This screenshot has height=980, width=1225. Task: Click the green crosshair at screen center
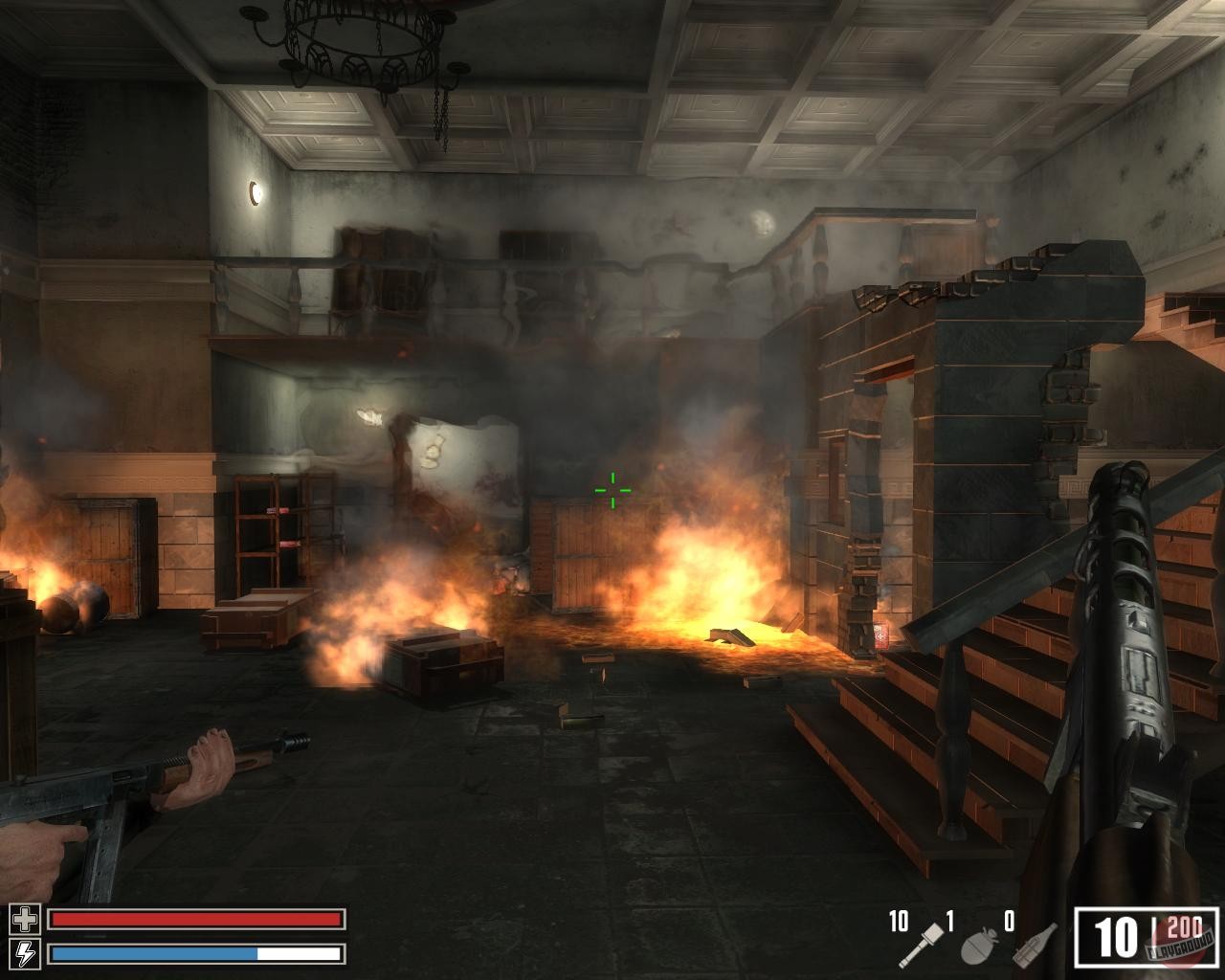612,490
